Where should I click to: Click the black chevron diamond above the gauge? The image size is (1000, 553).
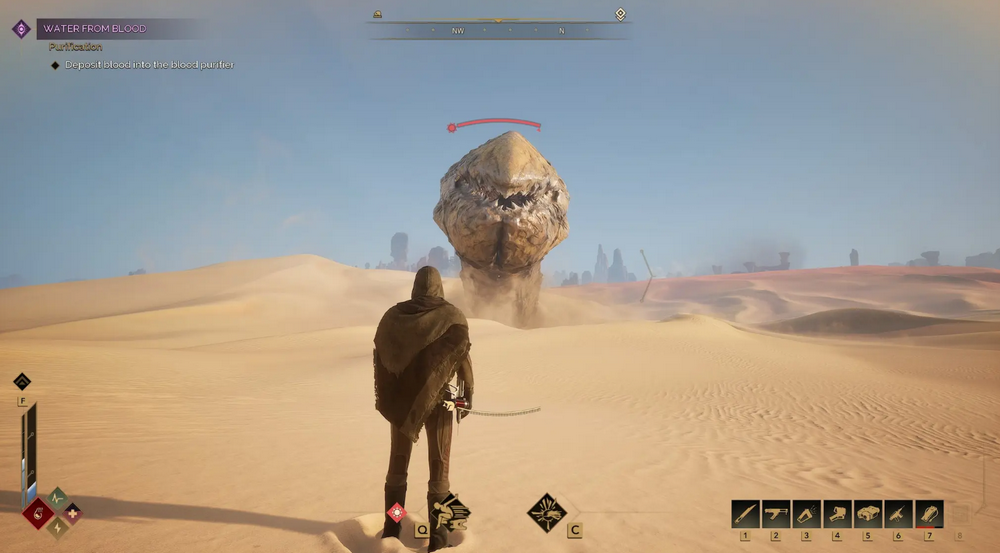click(22, 381)
